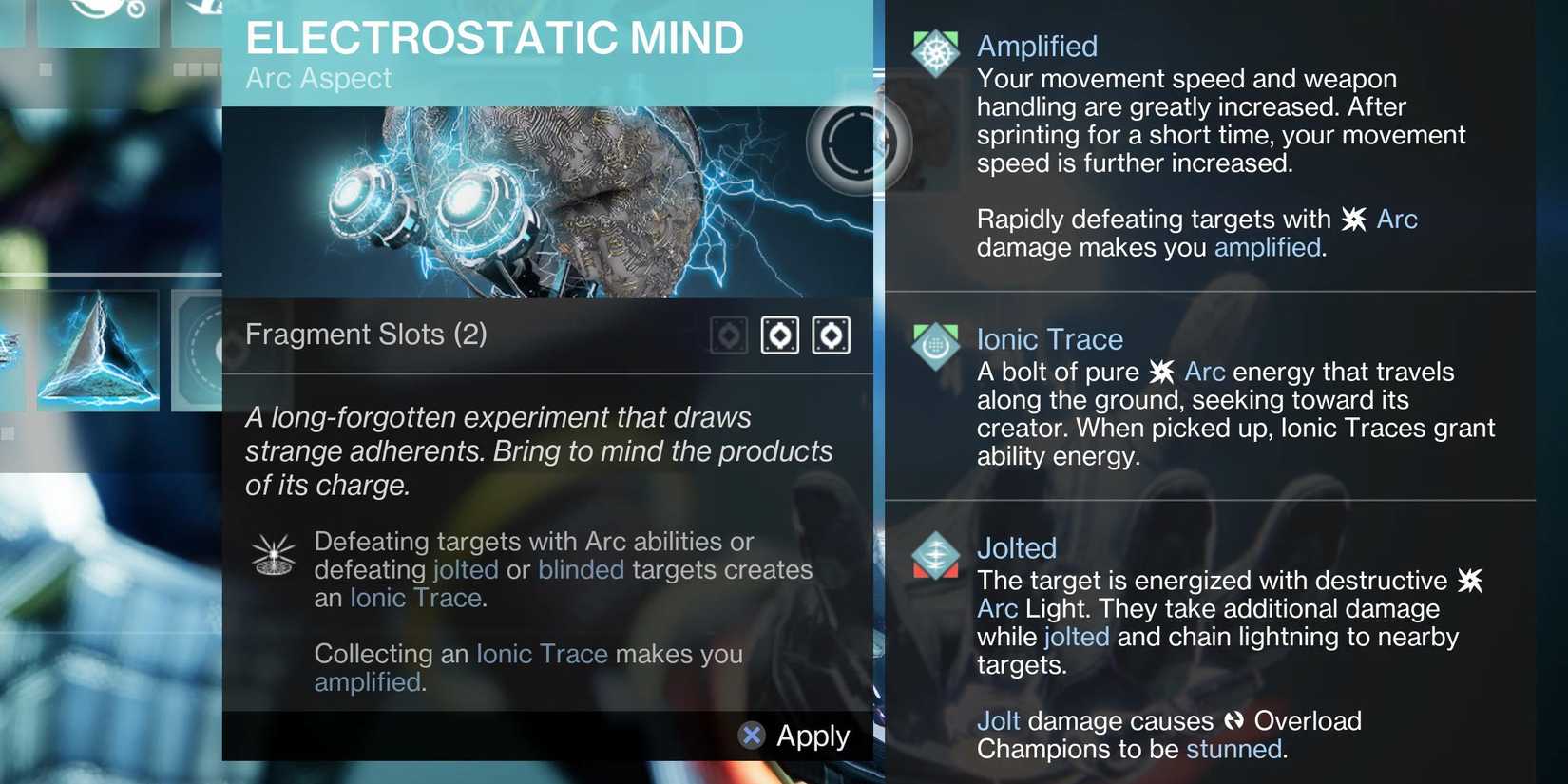Click the Arc symbol next to 'Arc Light'
1568x784 pixels.
pos(1471,579)
